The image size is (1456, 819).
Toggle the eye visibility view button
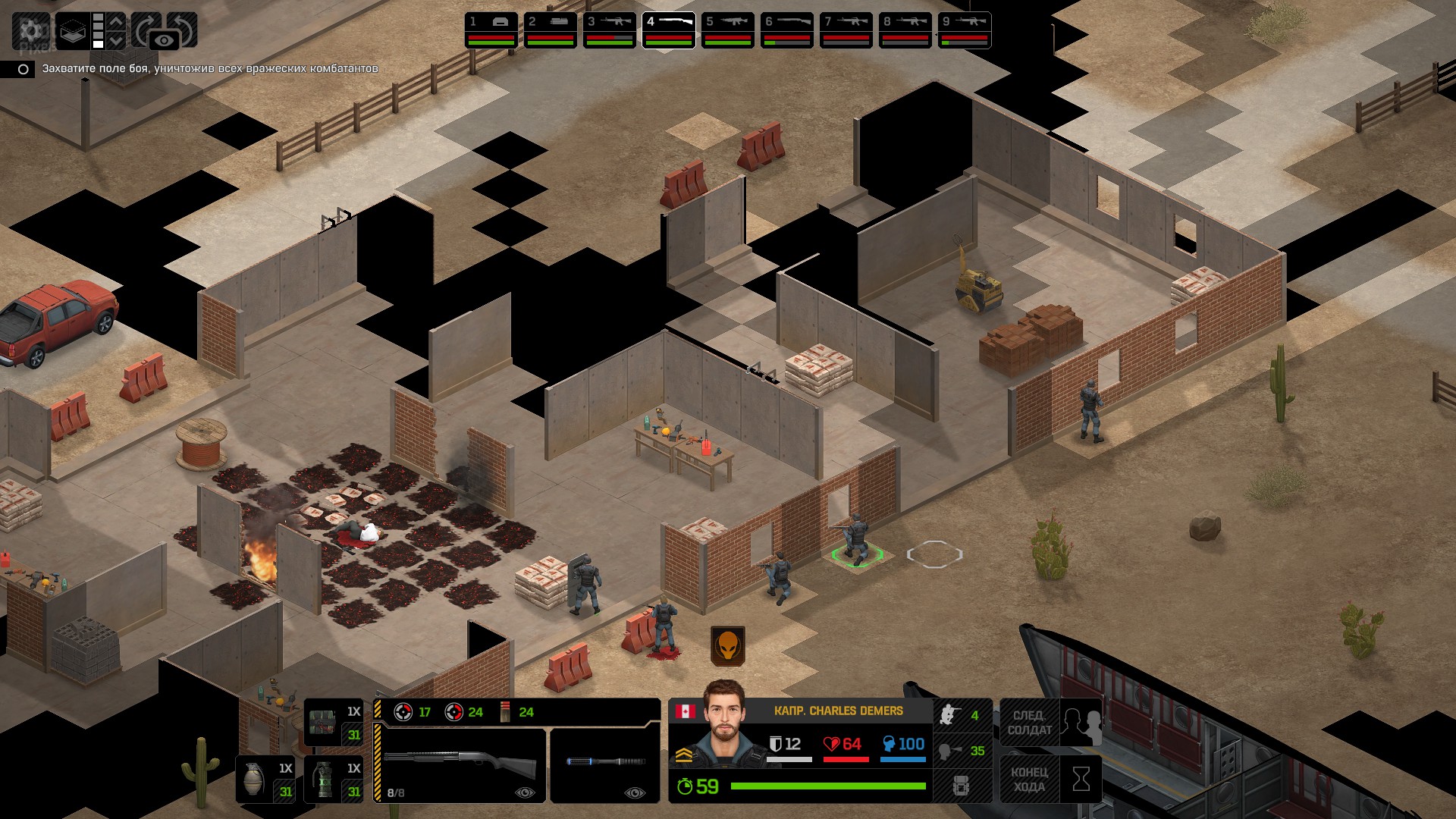point(164,40)
